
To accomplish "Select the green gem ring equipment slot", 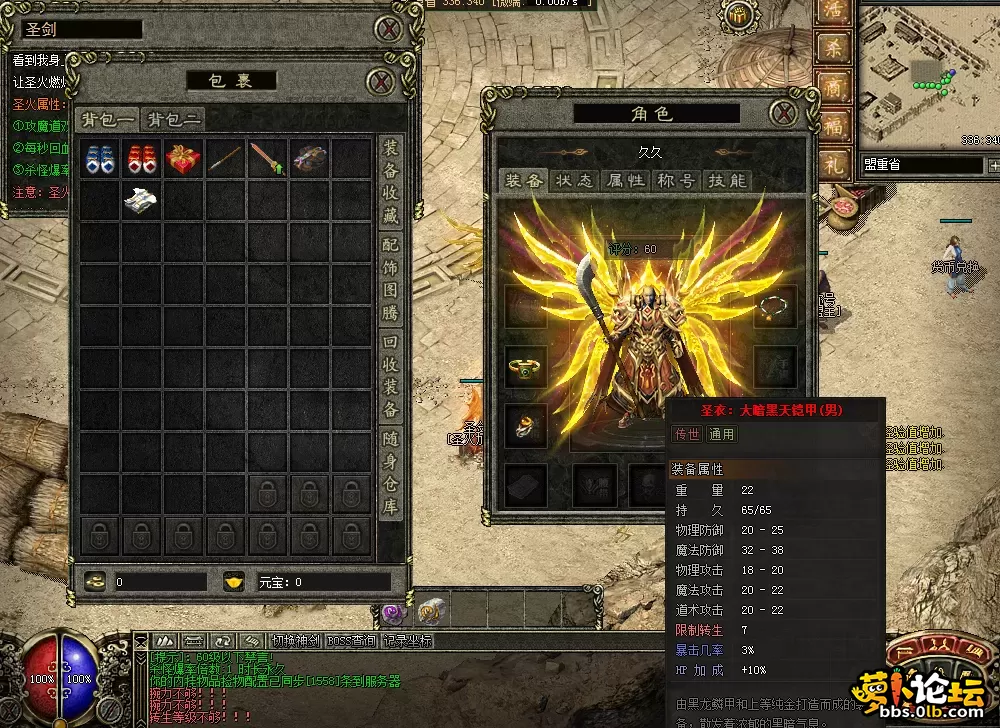I will (x=525, y=368).
